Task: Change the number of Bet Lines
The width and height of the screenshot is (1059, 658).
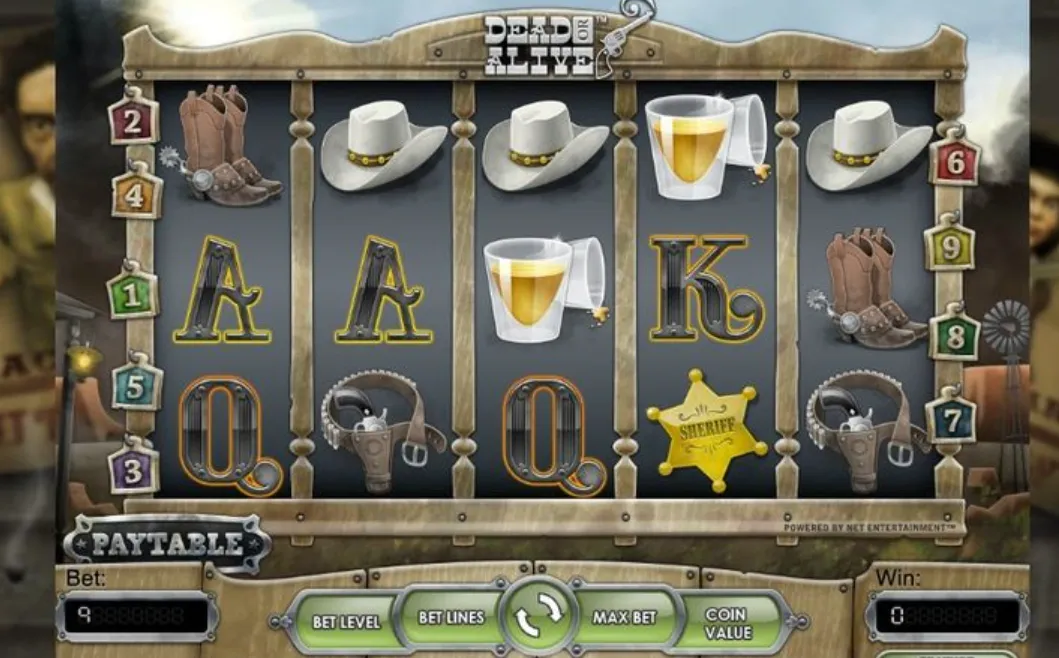Action: click(450, 617)
